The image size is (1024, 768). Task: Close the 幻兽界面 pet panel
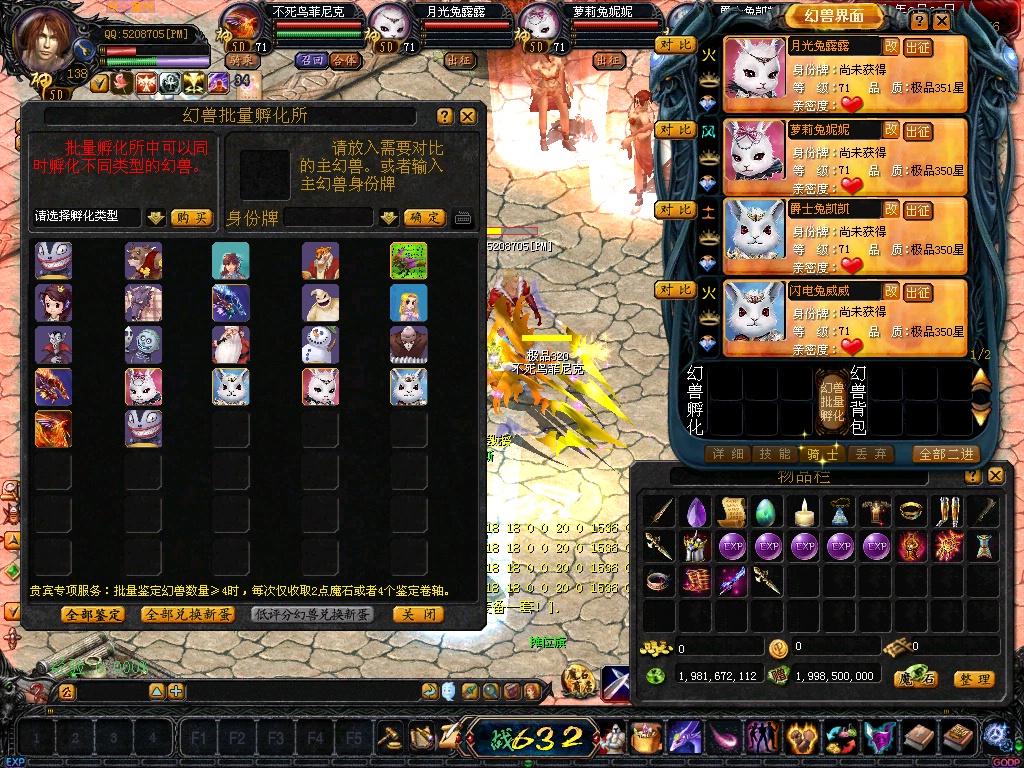pos(943,21)
